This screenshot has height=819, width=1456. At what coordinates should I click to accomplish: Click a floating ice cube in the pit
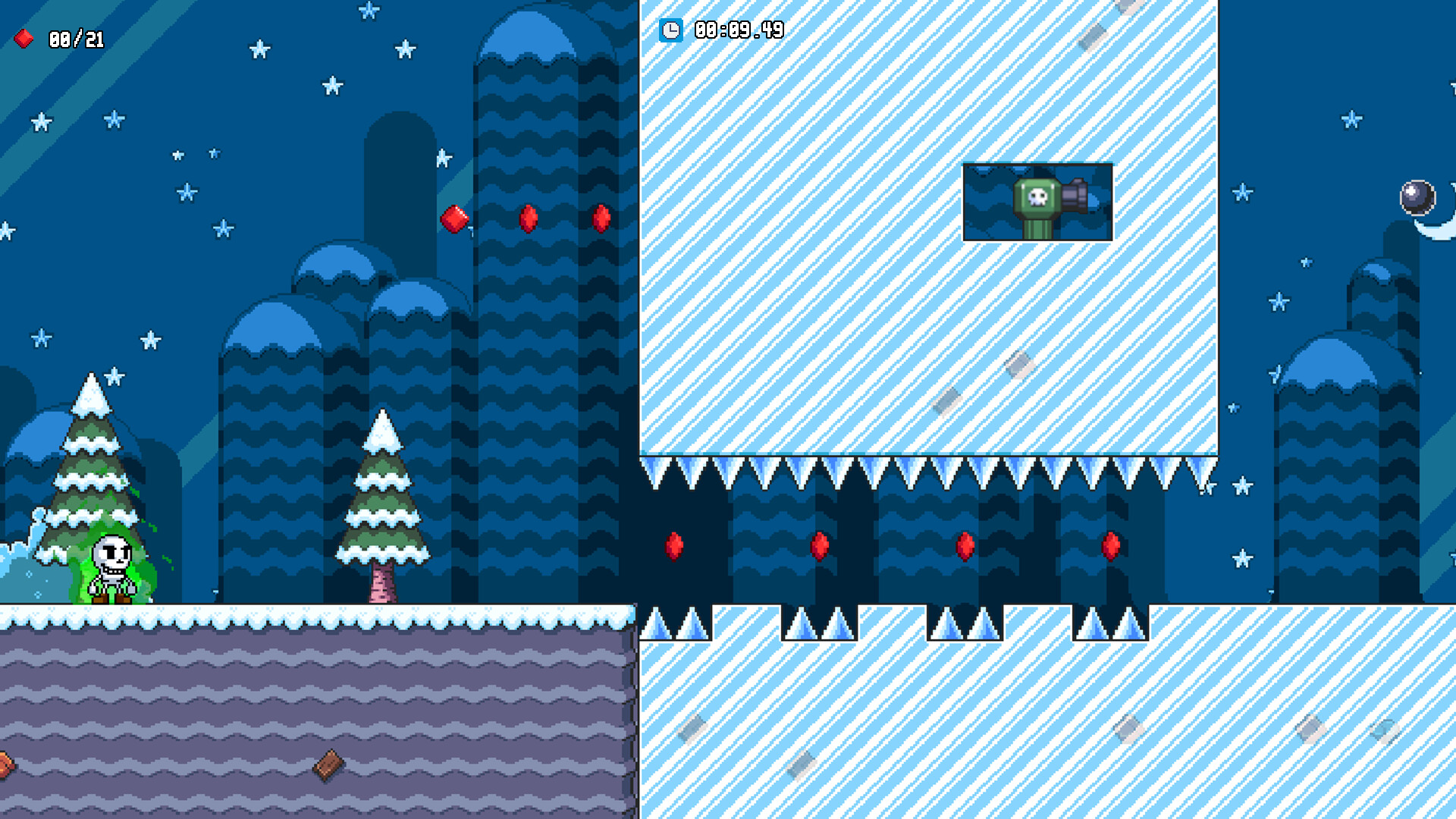coord(1020,366)
